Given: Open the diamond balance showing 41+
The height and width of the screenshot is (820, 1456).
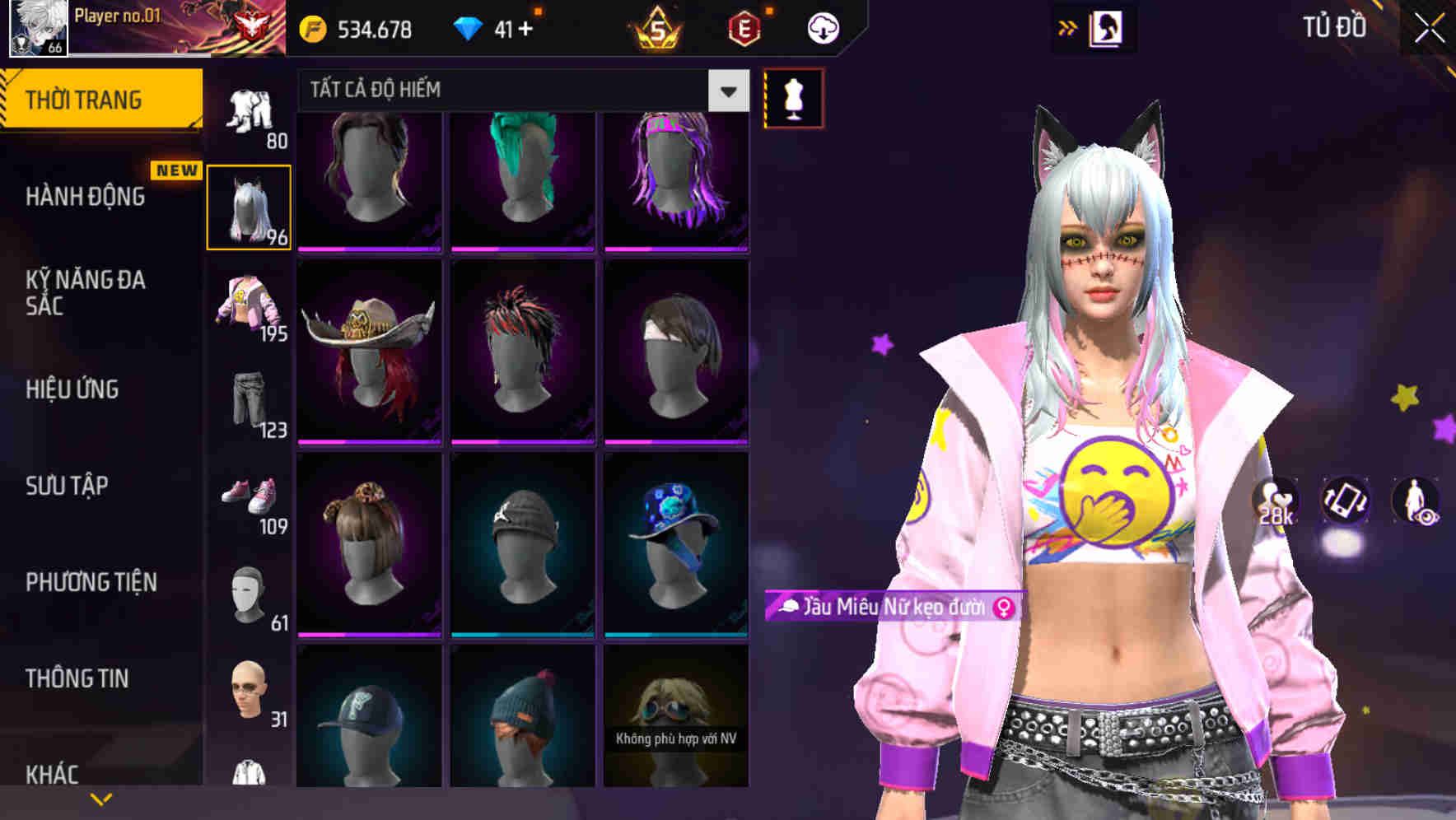Looking at the screenshot, I should pos(494,27).
